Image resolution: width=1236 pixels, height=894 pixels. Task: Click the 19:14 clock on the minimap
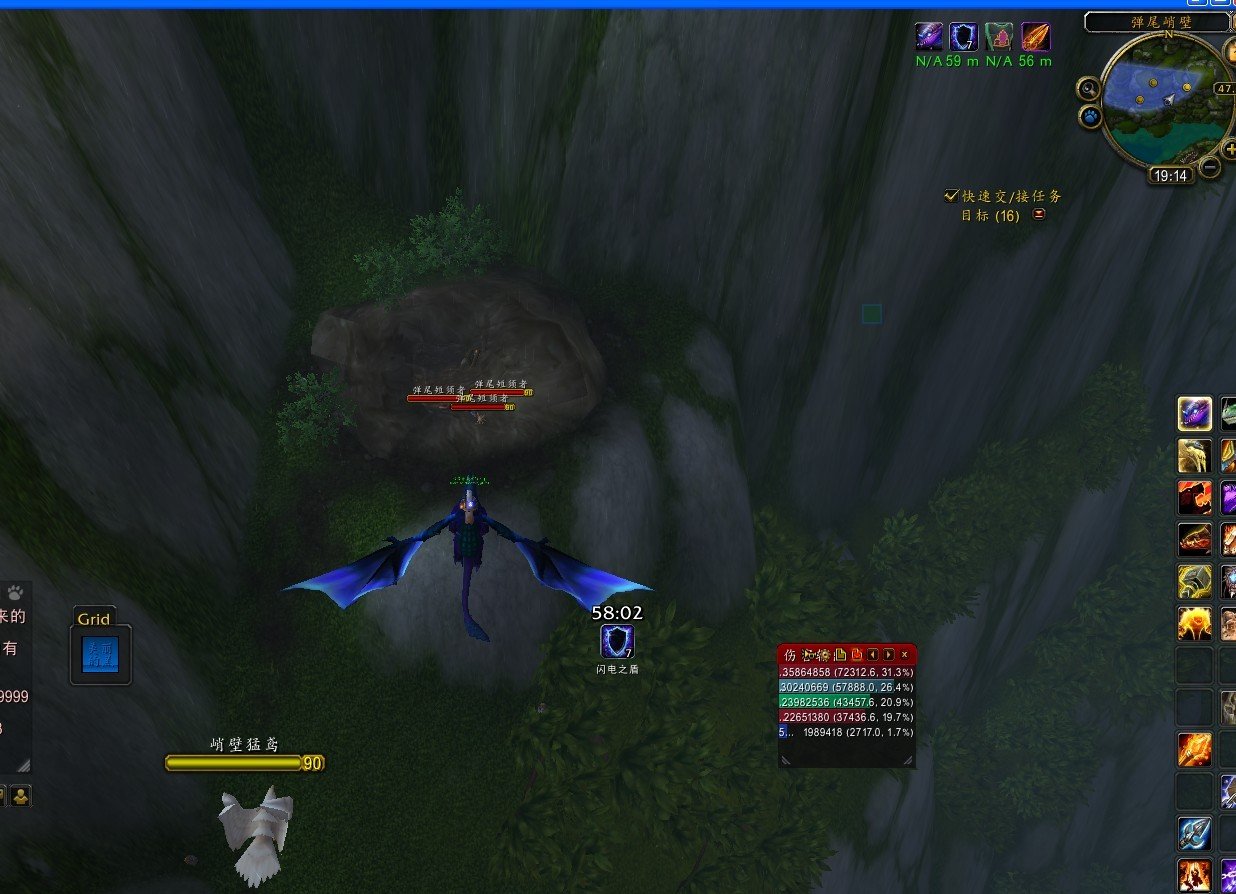coord(1170,176)
